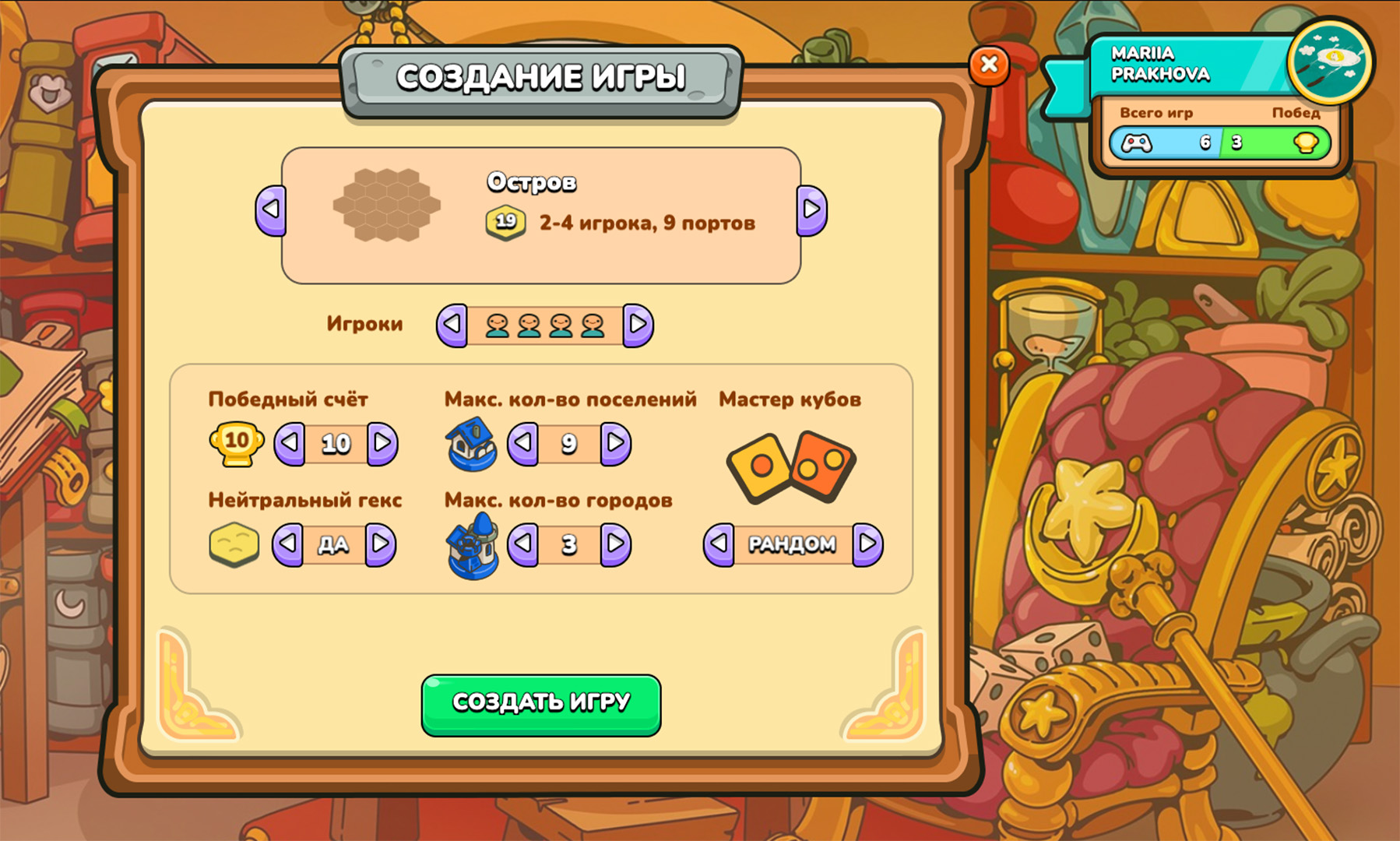Close the game creation dialog
1400x841 pixels.
pos(989,65)
